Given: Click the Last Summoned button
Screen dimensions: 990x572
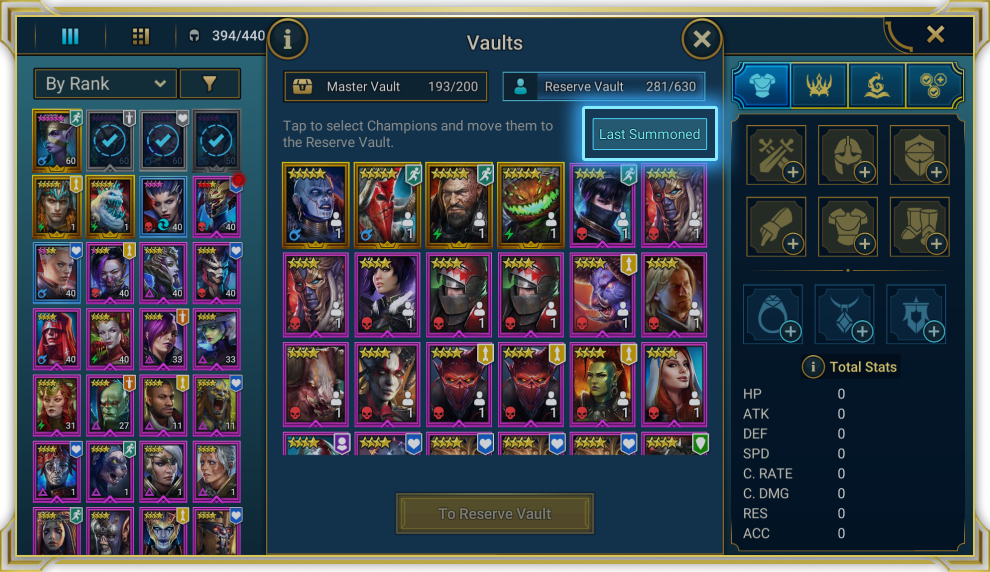Looking at the screenshot, I should pyautogui.click(x=649, y=134).
